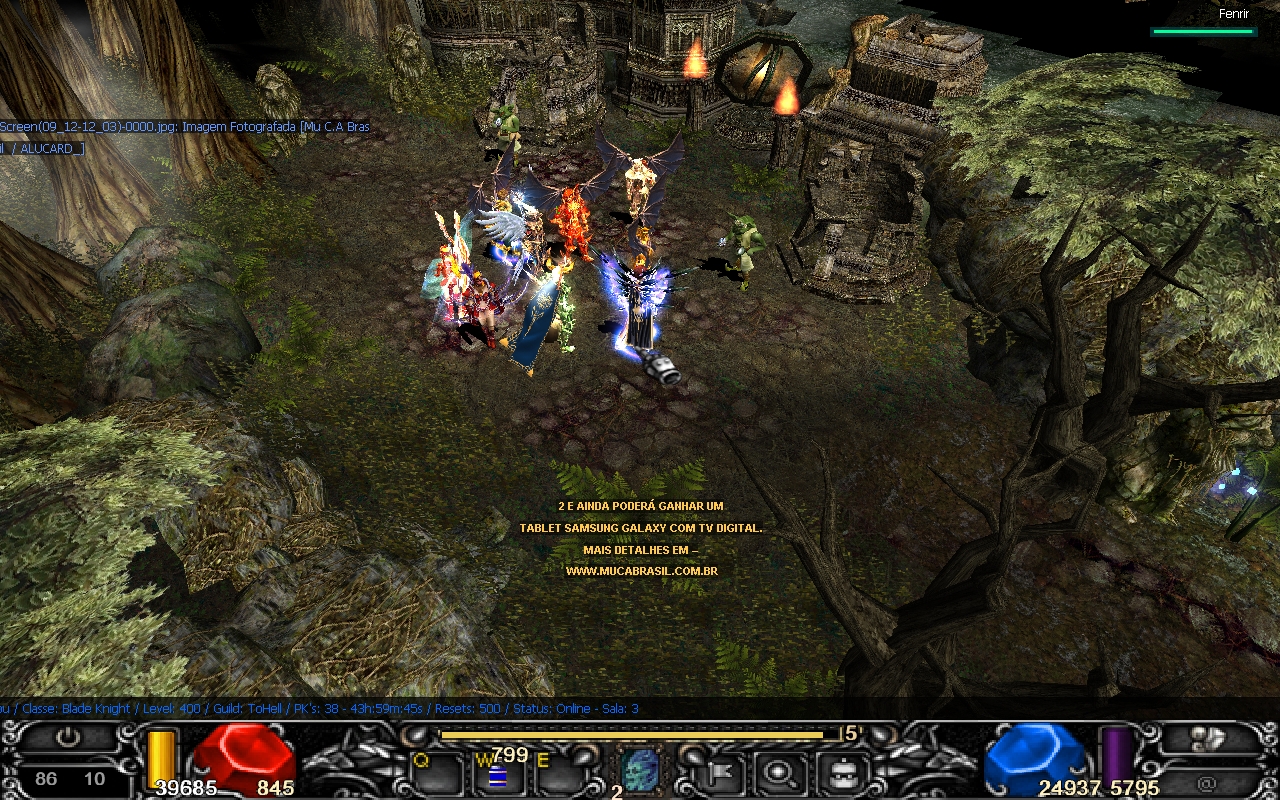Click the power button on the HUD

pyautogui.click(x=68, y=738)
